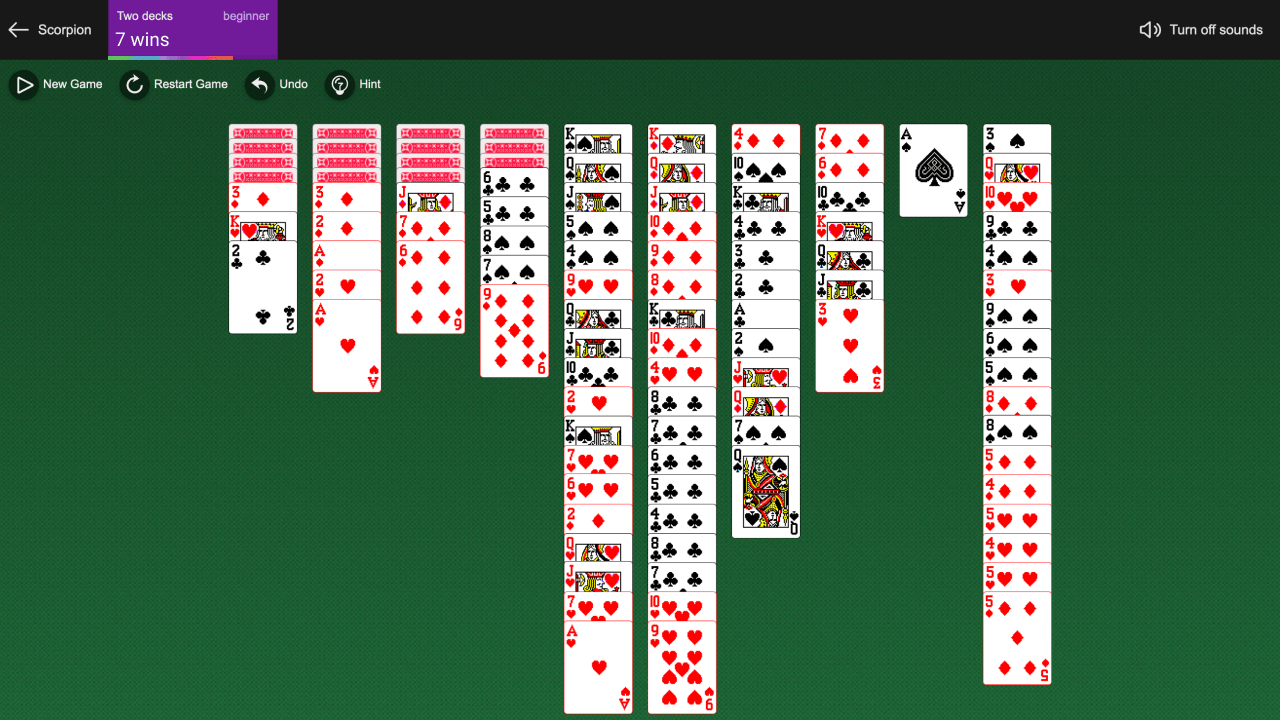Start a New Game with the play icon
Viewport: 1280px width, 720px height.
(x=24, y=84)
